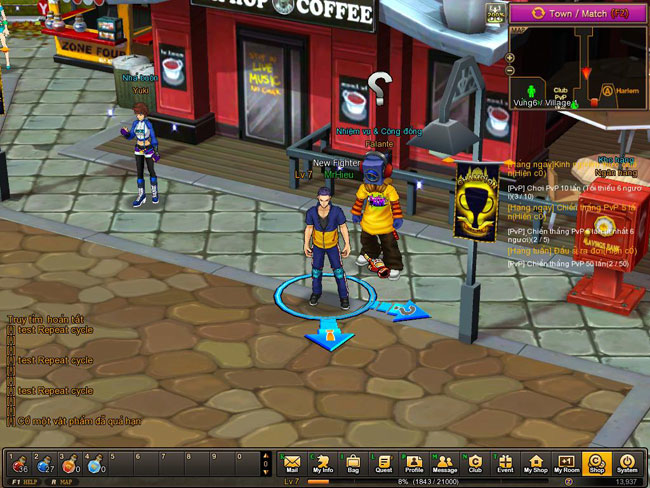The width and height of the screenshot is (650, 488).
Task: Open the Shop
Action: pyautogui.click(x=597, y=464)
